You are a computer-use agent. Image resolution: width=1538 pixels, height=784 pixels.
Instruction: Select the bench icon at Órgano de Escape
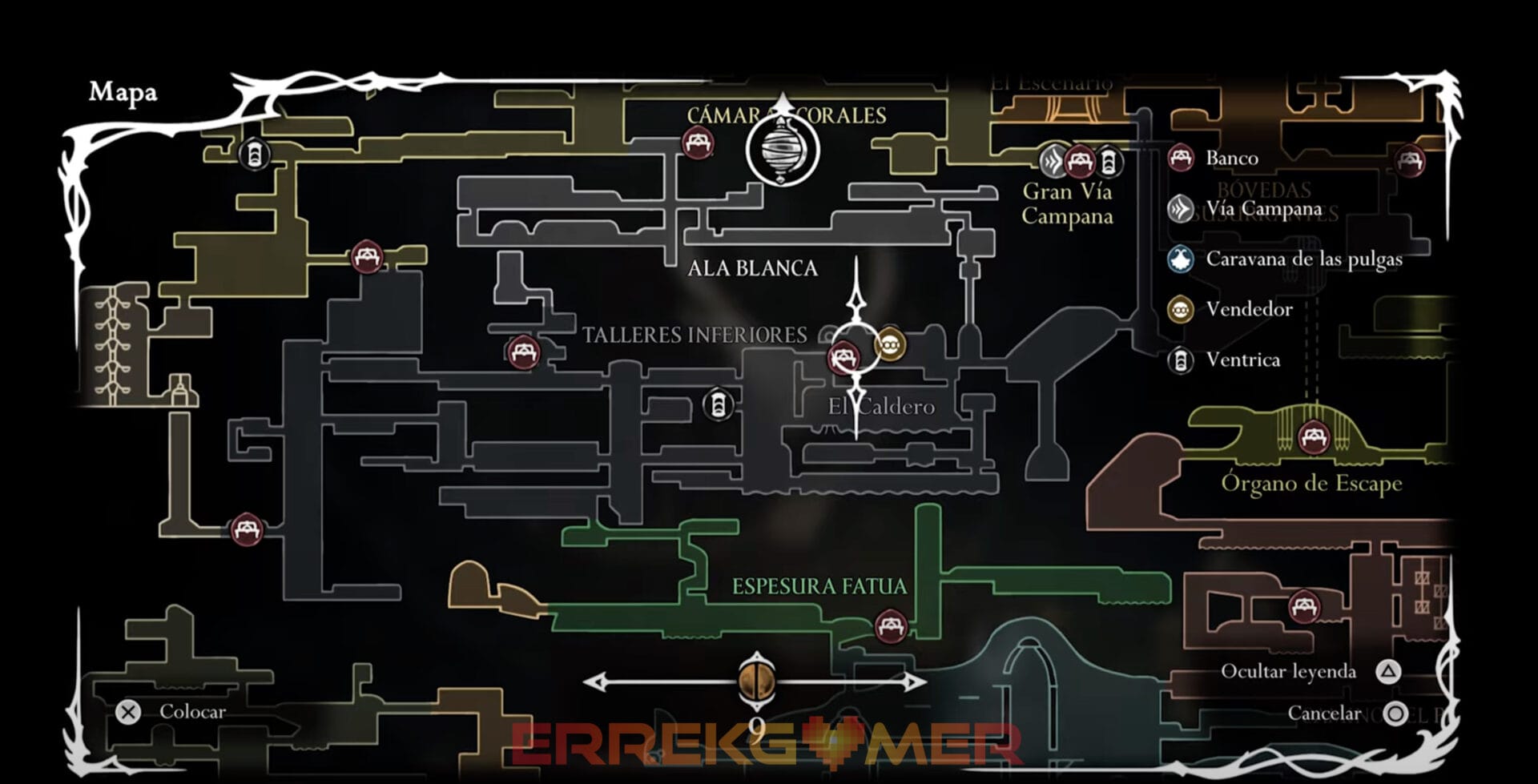click(x=1314, y=438)
